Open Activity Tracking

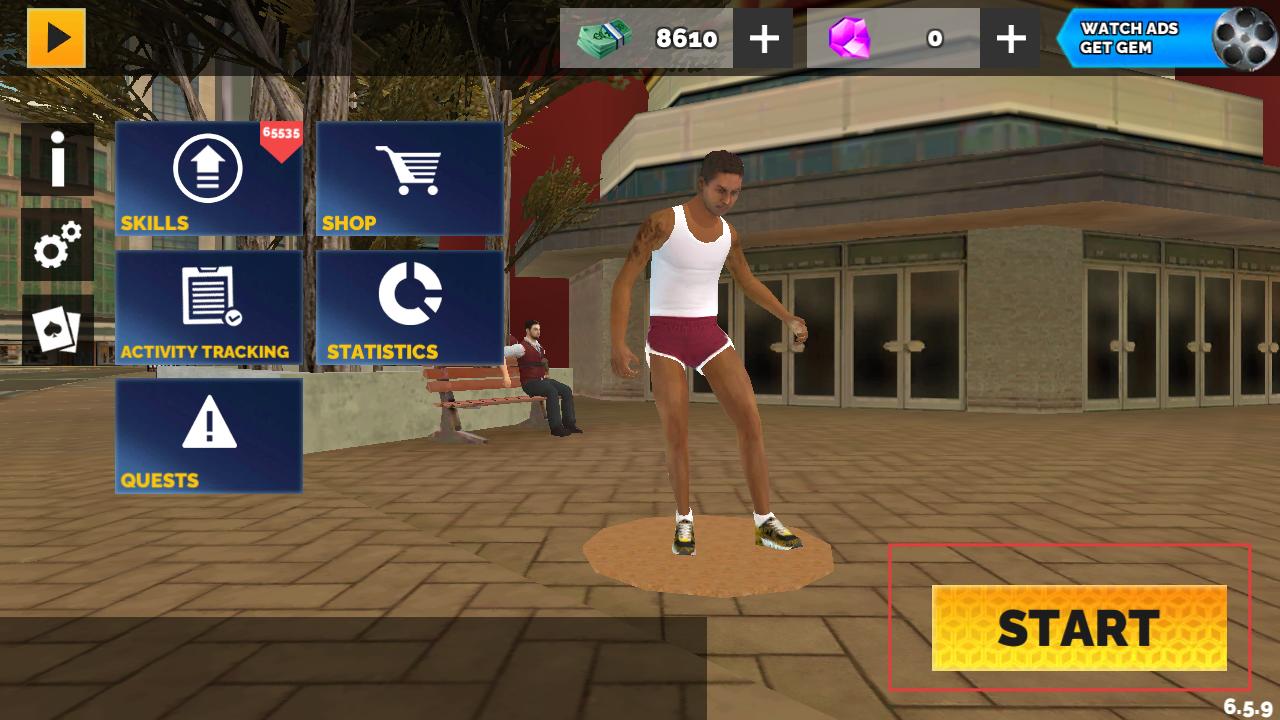(x=209, y=307)
